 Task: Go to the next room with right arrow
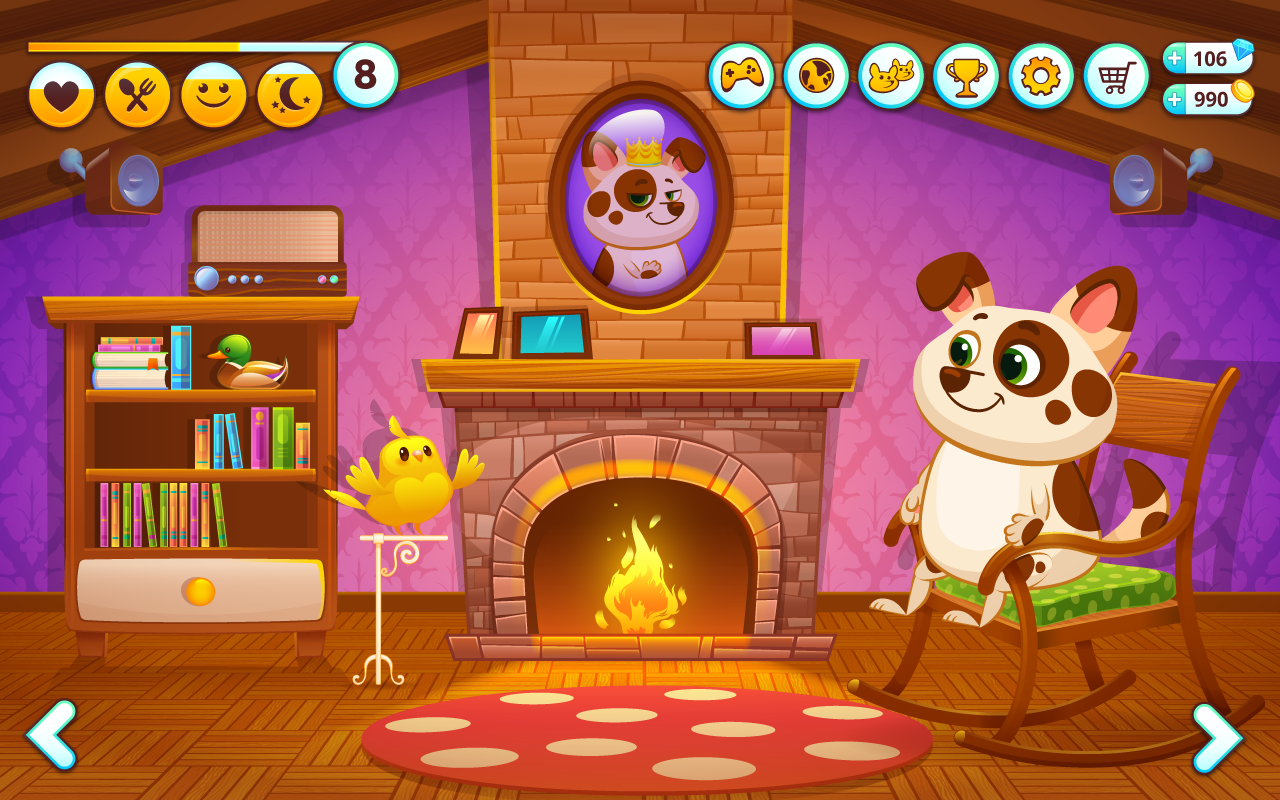1217,738
